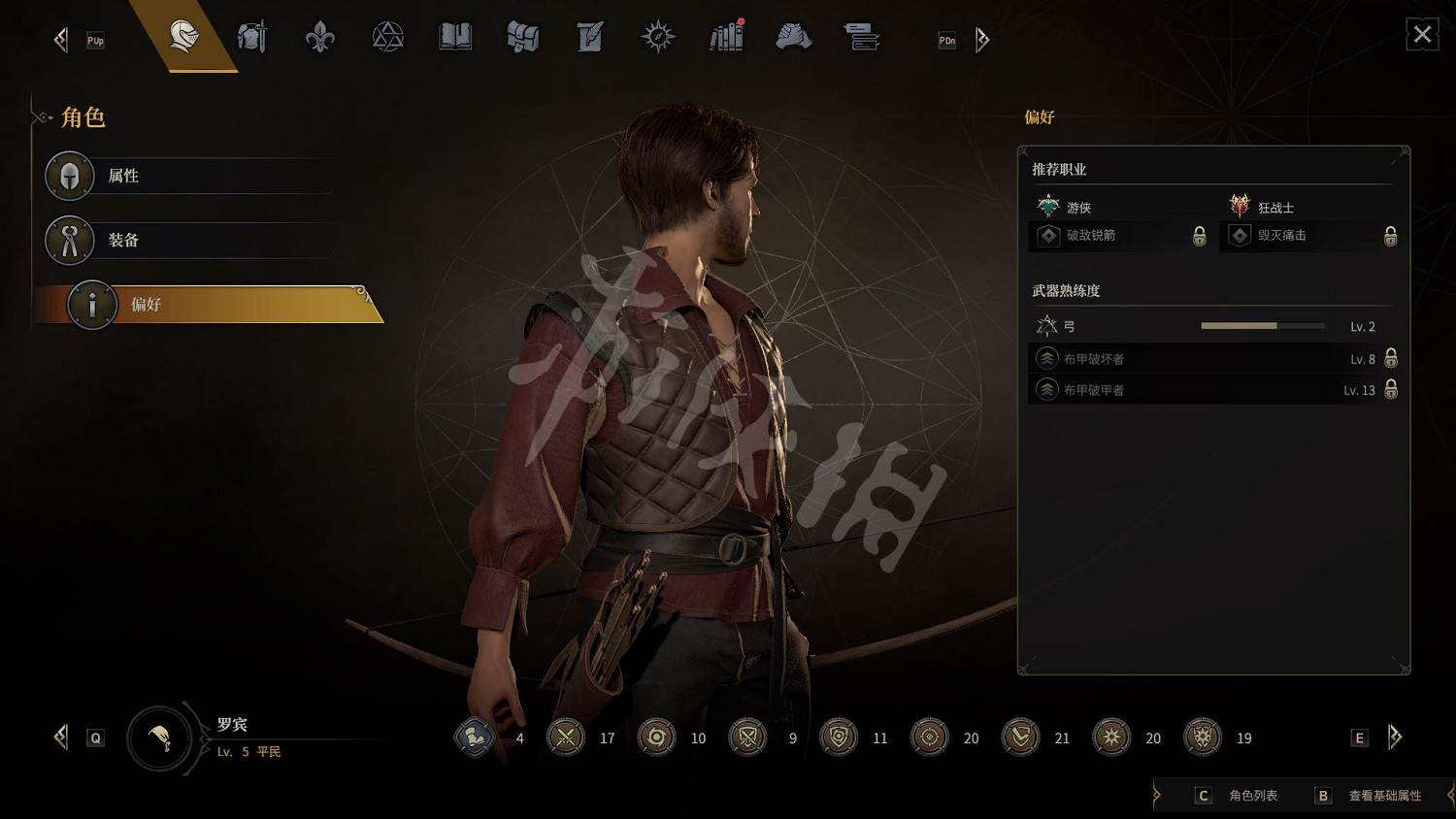Select the locked 破敌锐箭 ranger skill

(1118, 236)
